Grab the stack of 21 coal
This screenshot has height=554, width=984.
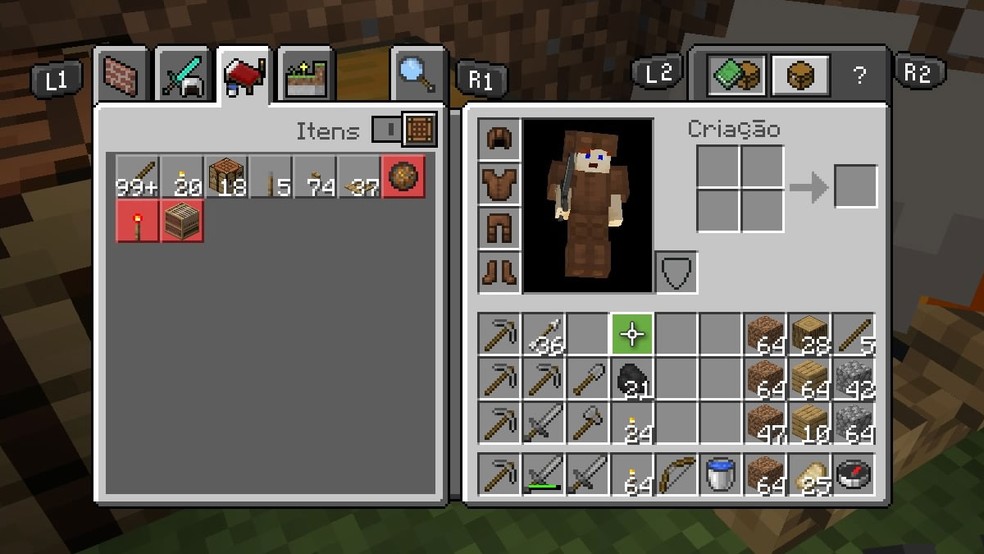(632, 379)
